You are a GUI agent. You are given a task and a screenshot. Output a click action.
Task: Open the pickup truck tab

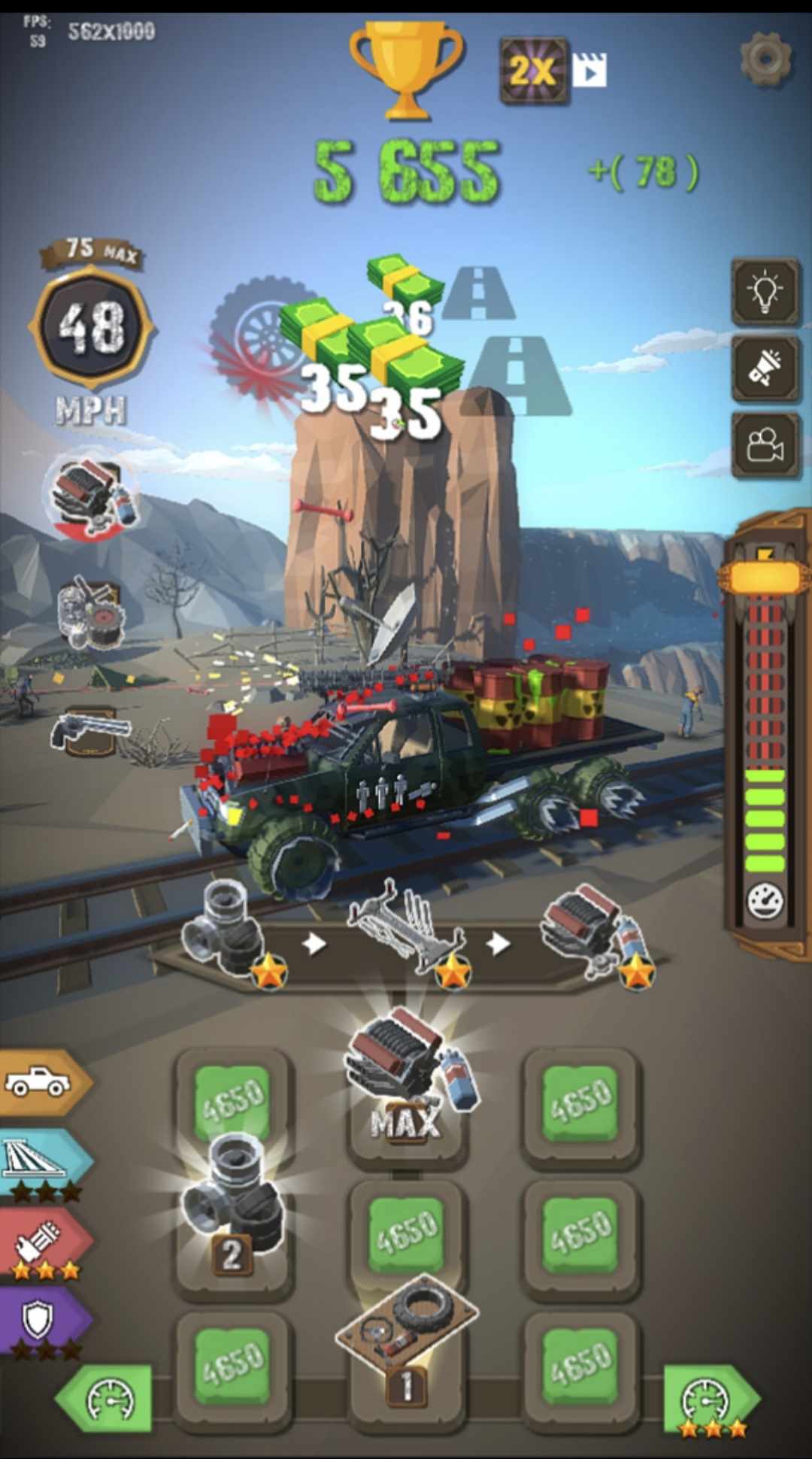click(41, 1081)
